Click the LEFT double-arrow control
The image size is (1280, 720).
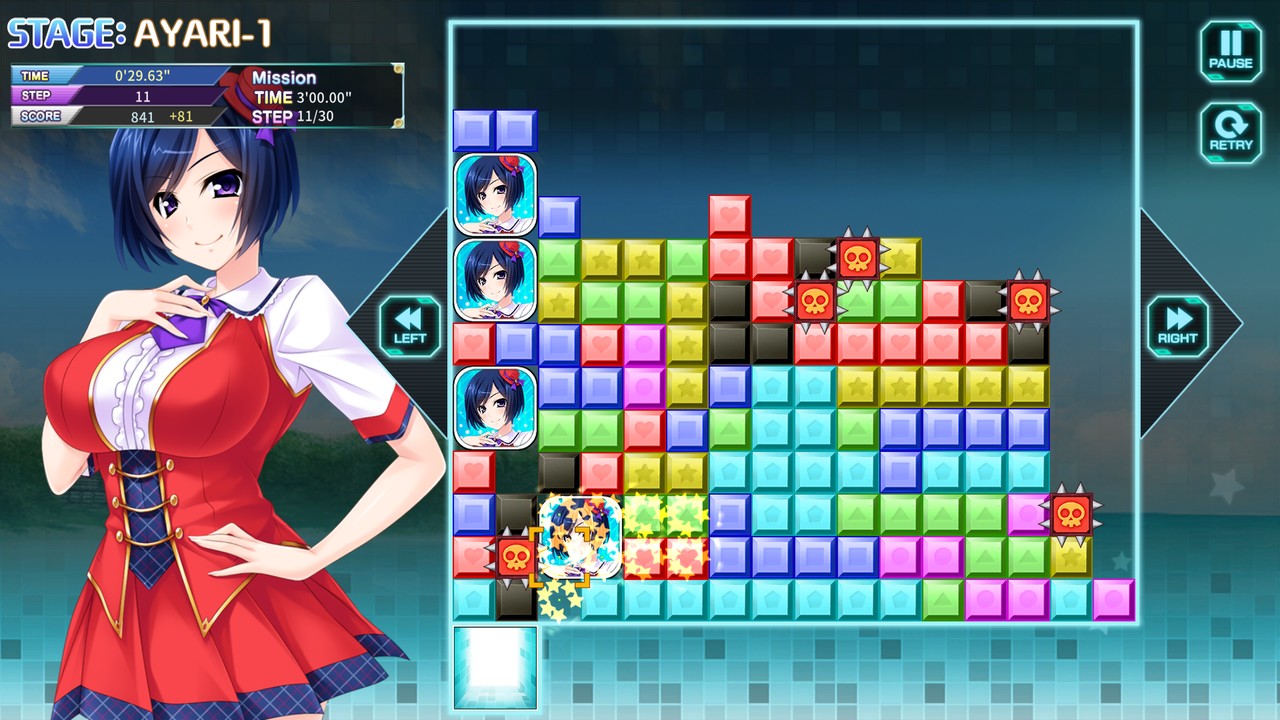pos(408,327)
